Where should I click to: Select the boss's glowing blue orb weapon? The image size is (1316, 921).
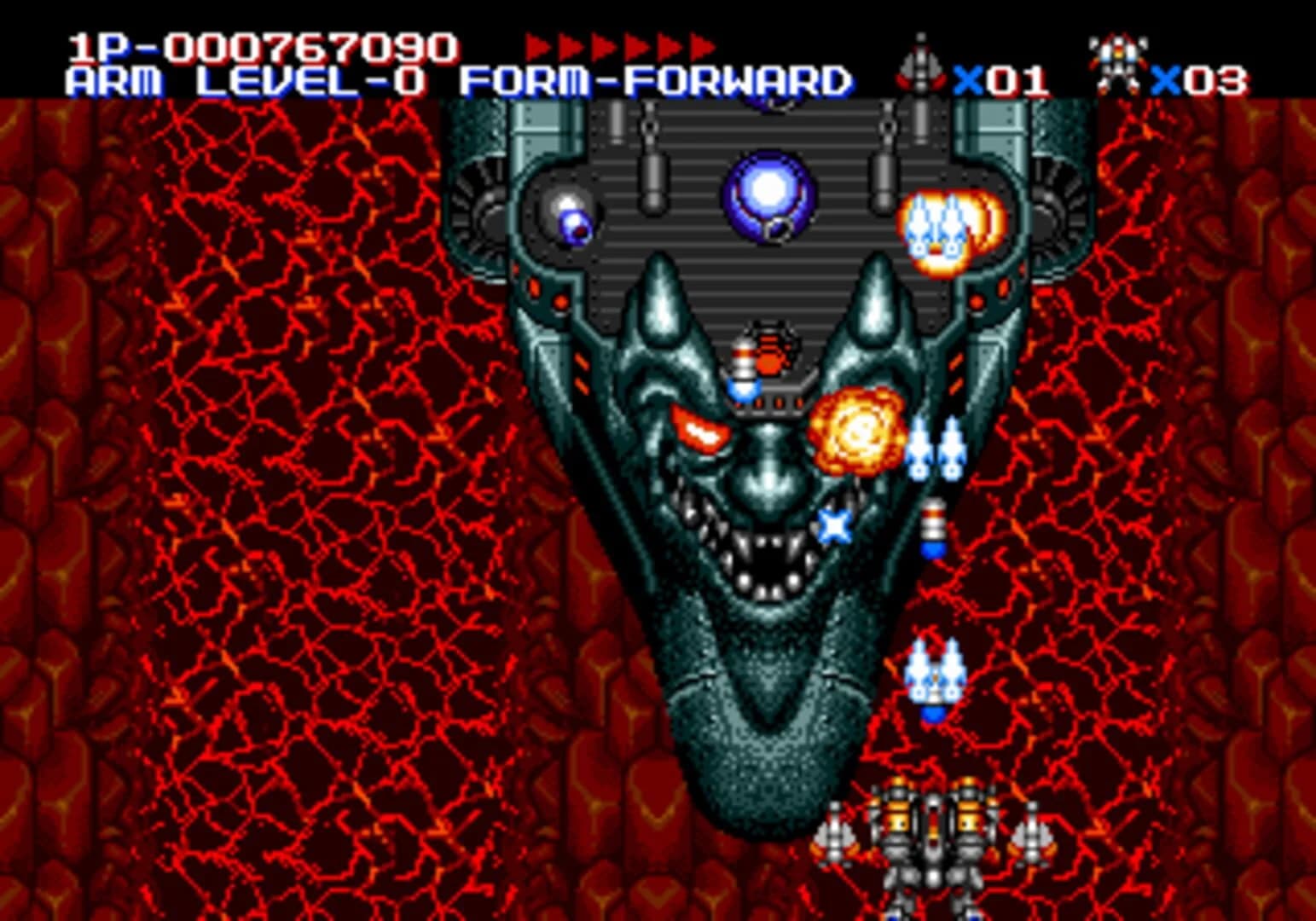click(768, 194)
